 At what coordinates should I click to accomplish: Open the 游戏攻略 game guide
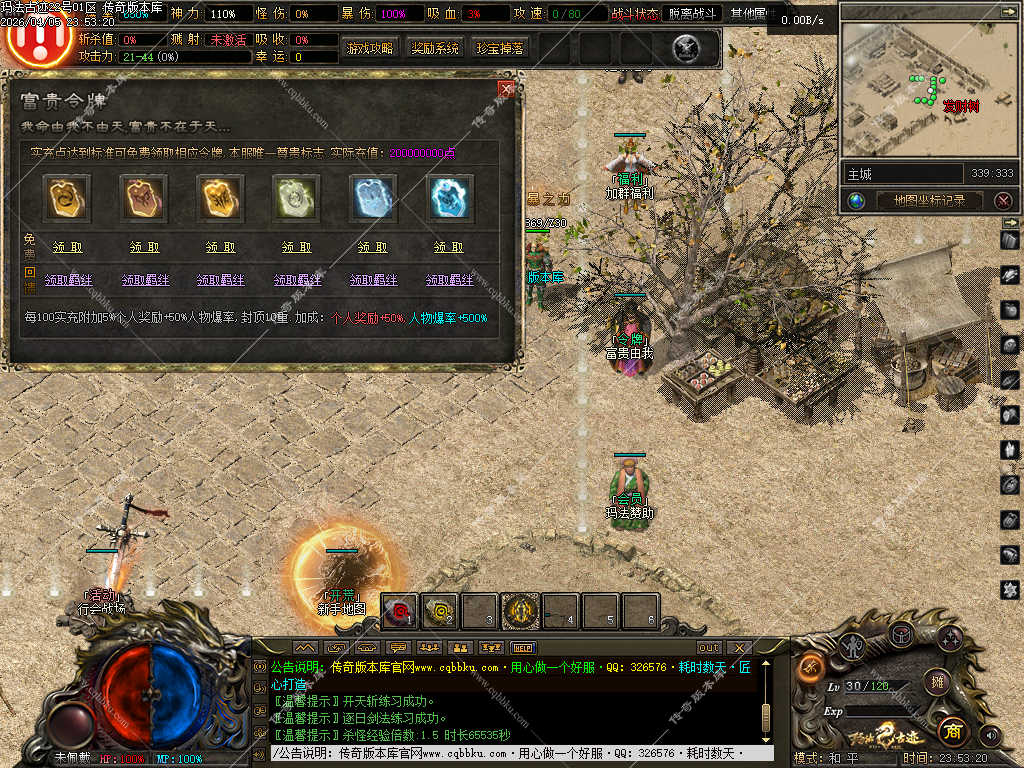(x=369, y=48)
